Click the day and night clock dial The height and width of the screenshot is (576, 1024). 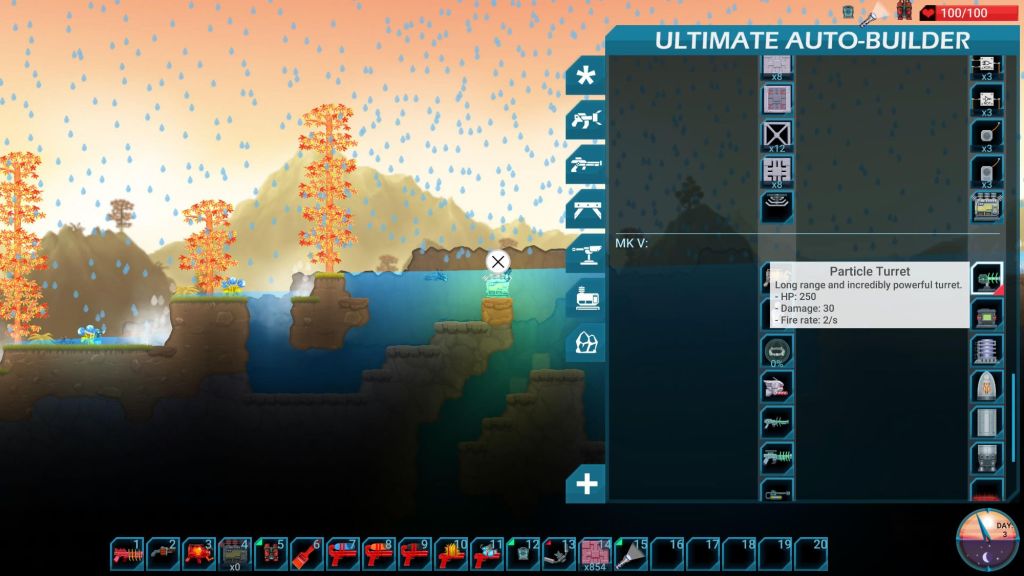coord(987,540)
